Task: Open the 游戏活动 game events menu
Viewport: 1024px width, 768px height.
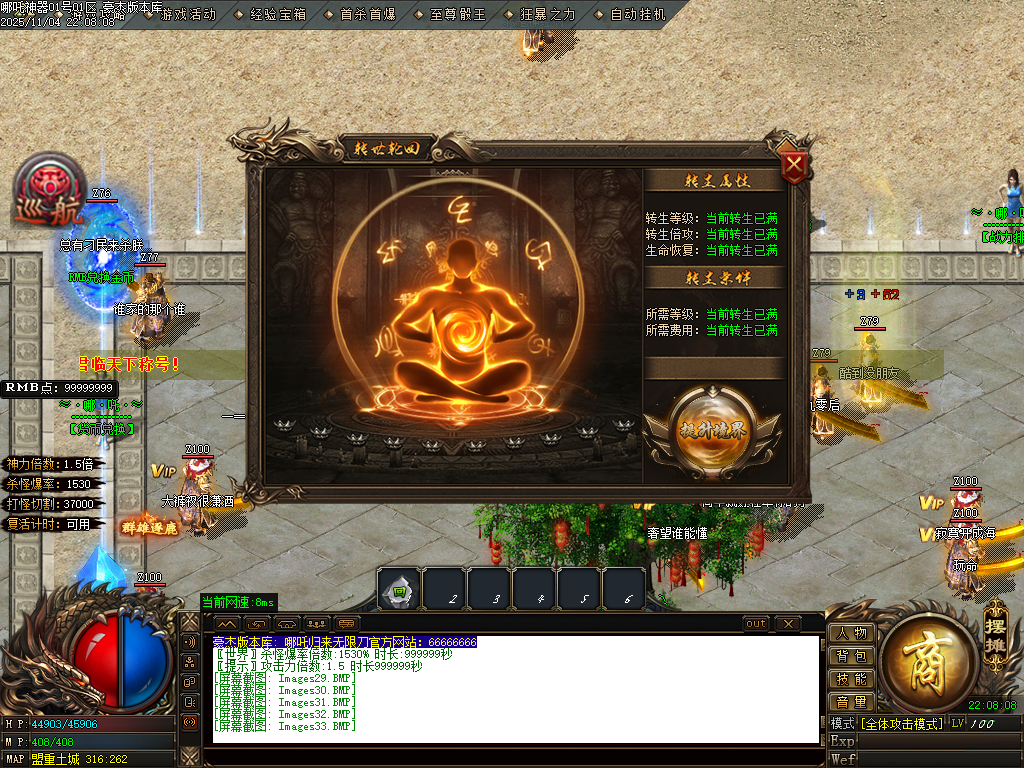Action: coord(187,15)
